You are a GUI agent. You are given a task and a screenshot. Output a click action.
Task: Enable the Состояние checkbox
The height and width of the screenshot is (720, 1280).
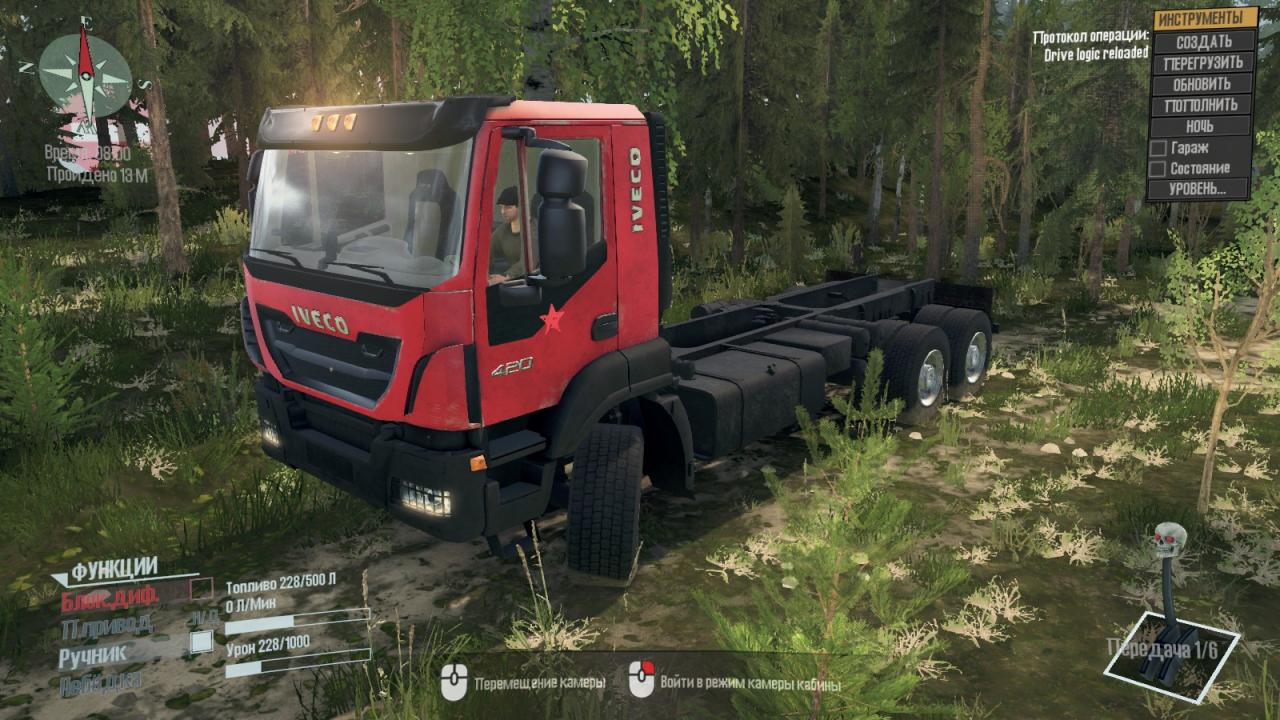point(1159,169)
